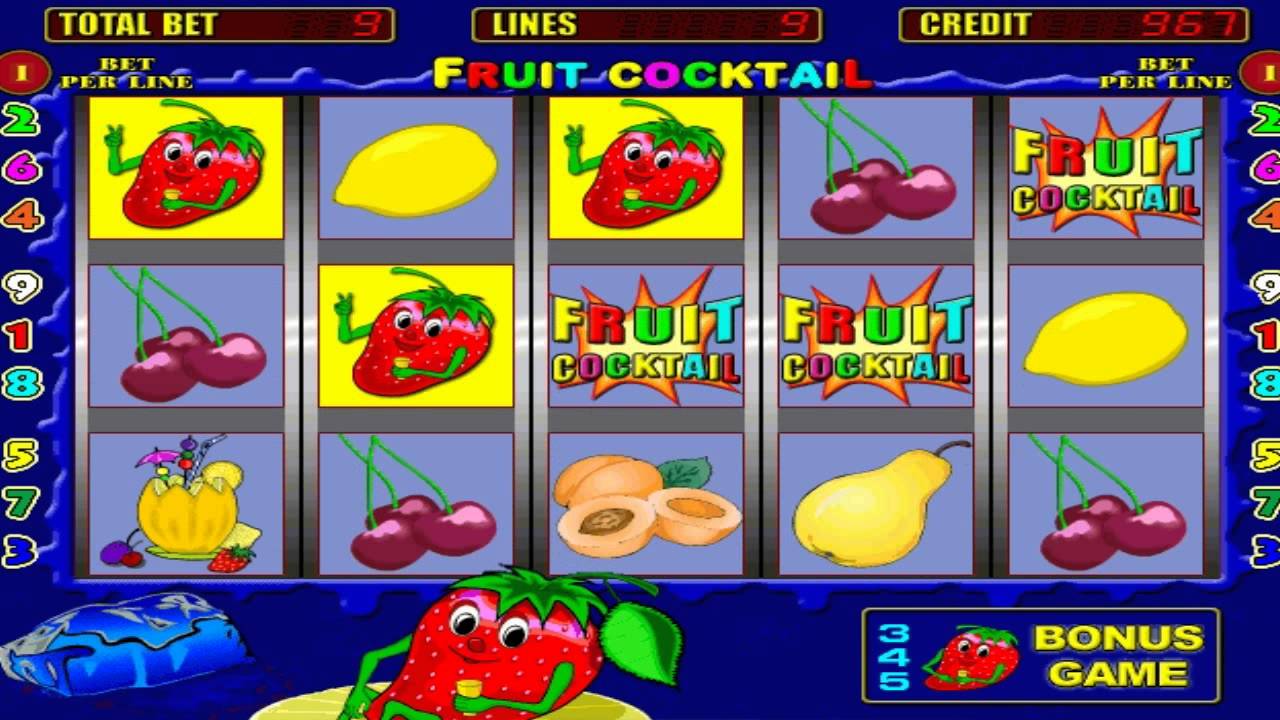Screen dimensions: 1280x720
Task: Click the info circle in the top-left corner
Action: point(20,72)
